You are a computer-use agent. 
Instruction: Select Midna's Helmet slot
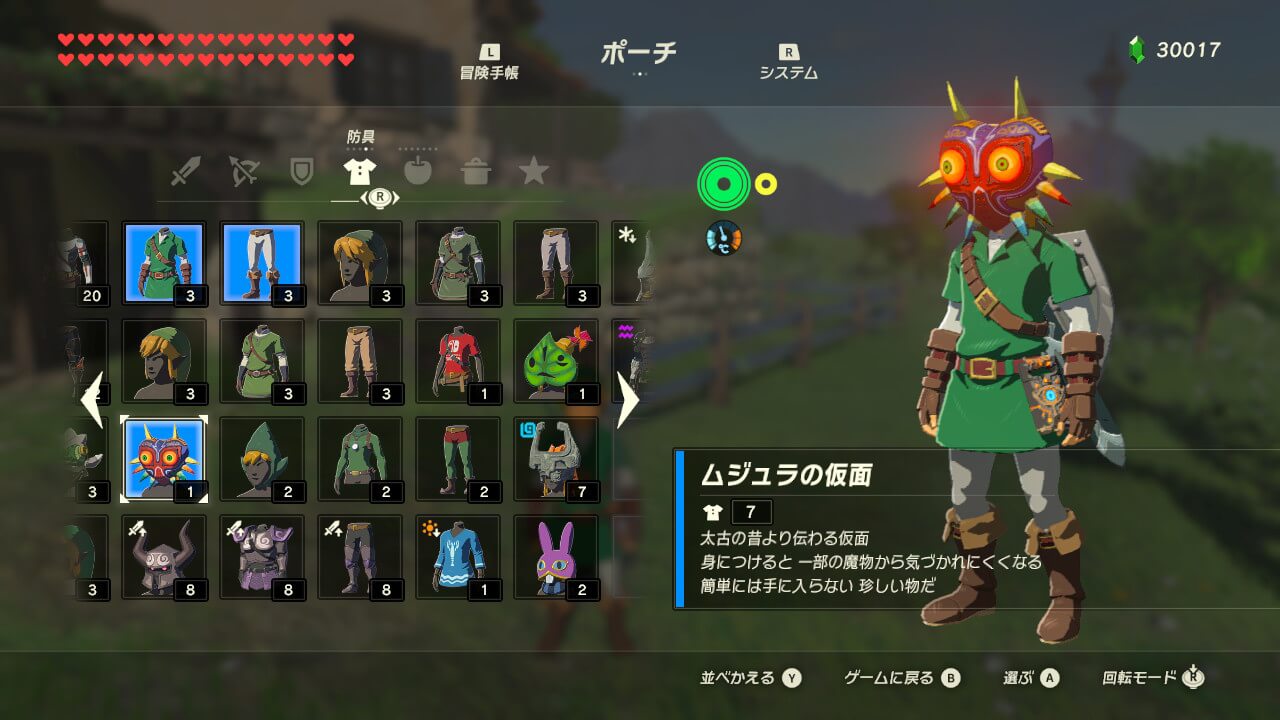(x=556, y=459)
